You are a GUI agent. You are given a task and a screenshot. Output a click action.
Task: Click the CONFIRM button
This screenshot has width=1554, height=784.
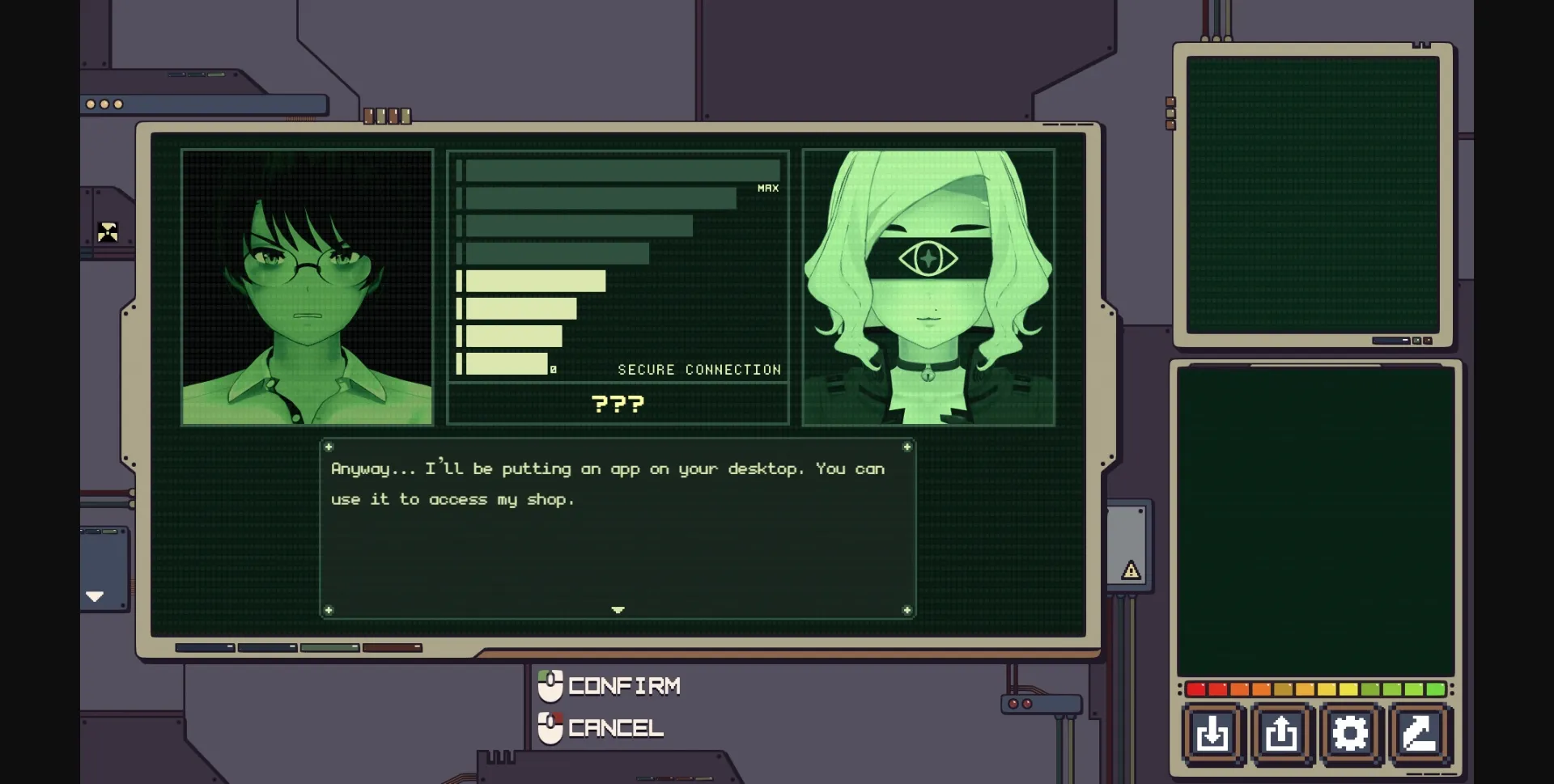[623, 686]
